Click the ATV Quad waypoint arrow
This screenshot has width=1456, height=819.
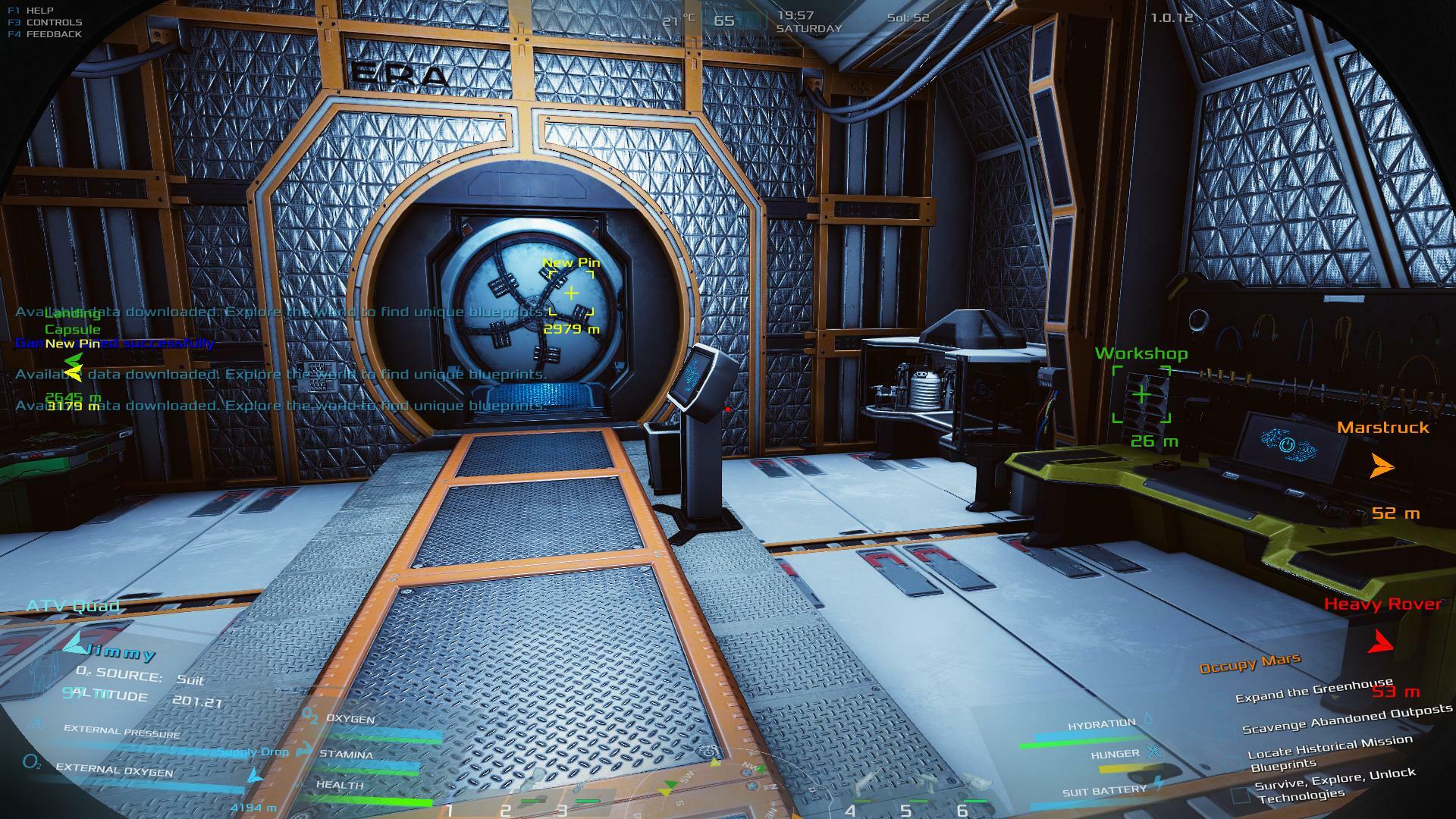click(x=74, y=644)
